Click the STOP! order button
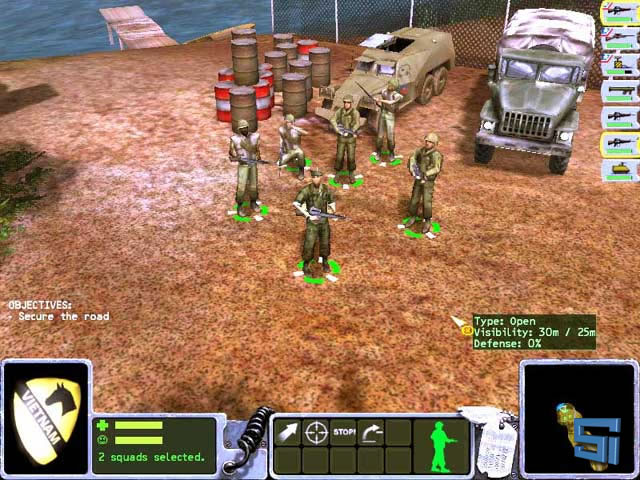This screenshot has height=480, width=640. pos(344,433)
